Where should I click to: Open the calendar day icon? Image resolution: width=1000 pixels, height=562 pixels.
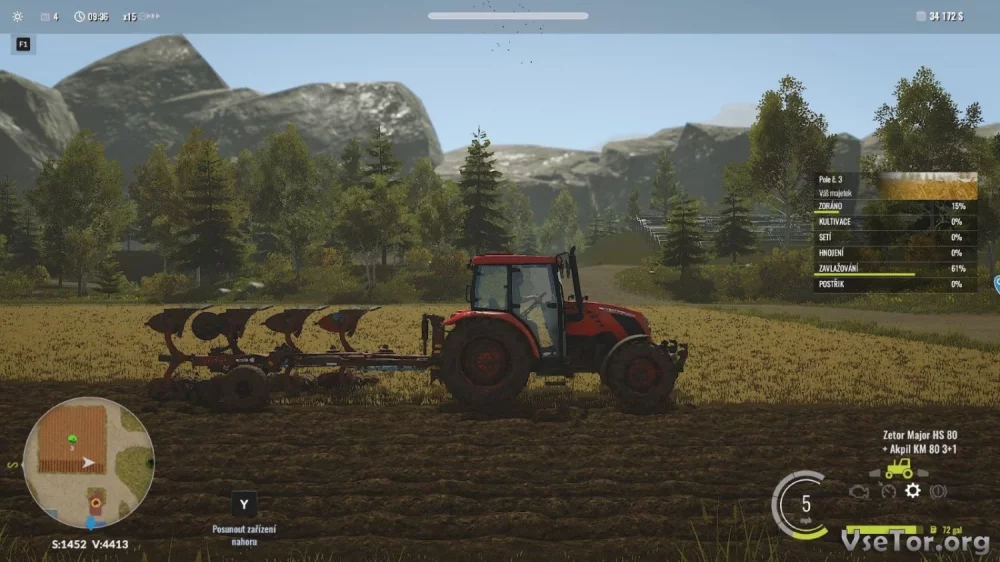(44, 17)
